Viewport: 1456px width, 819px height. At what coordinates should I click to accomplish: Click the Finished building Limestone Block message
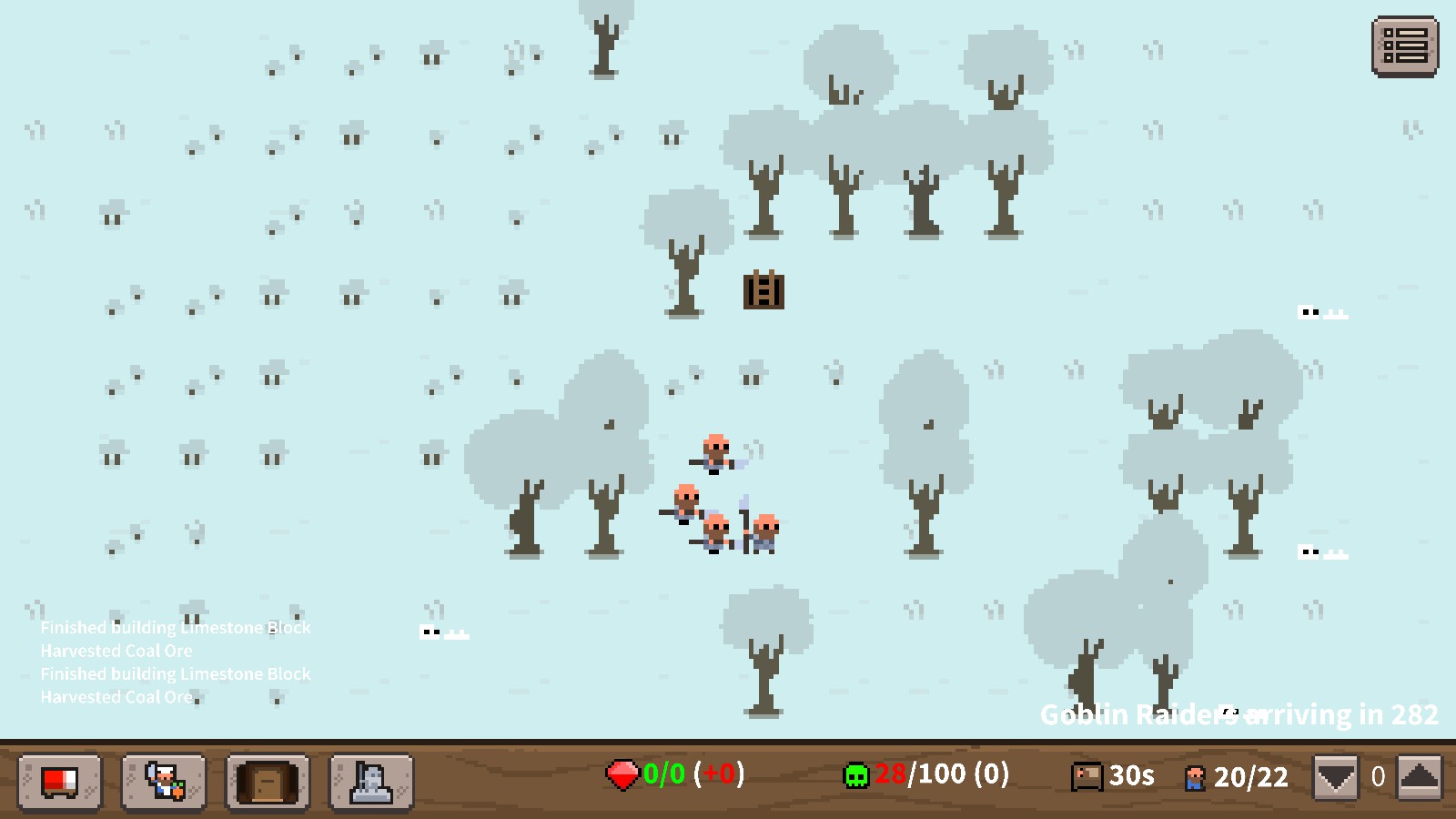coord(176,628)
